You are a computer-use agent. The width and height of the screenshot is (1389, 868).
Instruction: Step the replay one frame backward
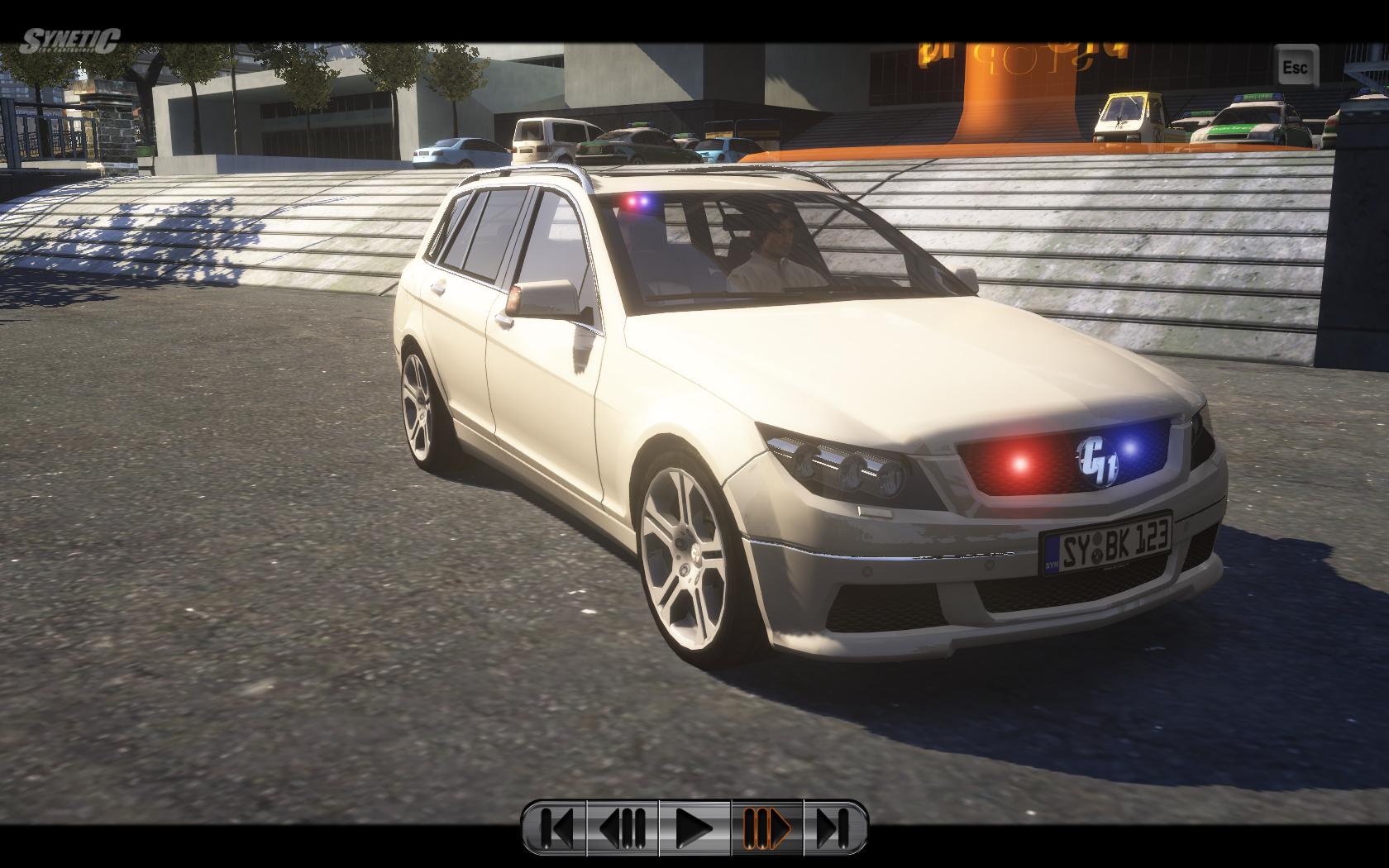point(623,826)
